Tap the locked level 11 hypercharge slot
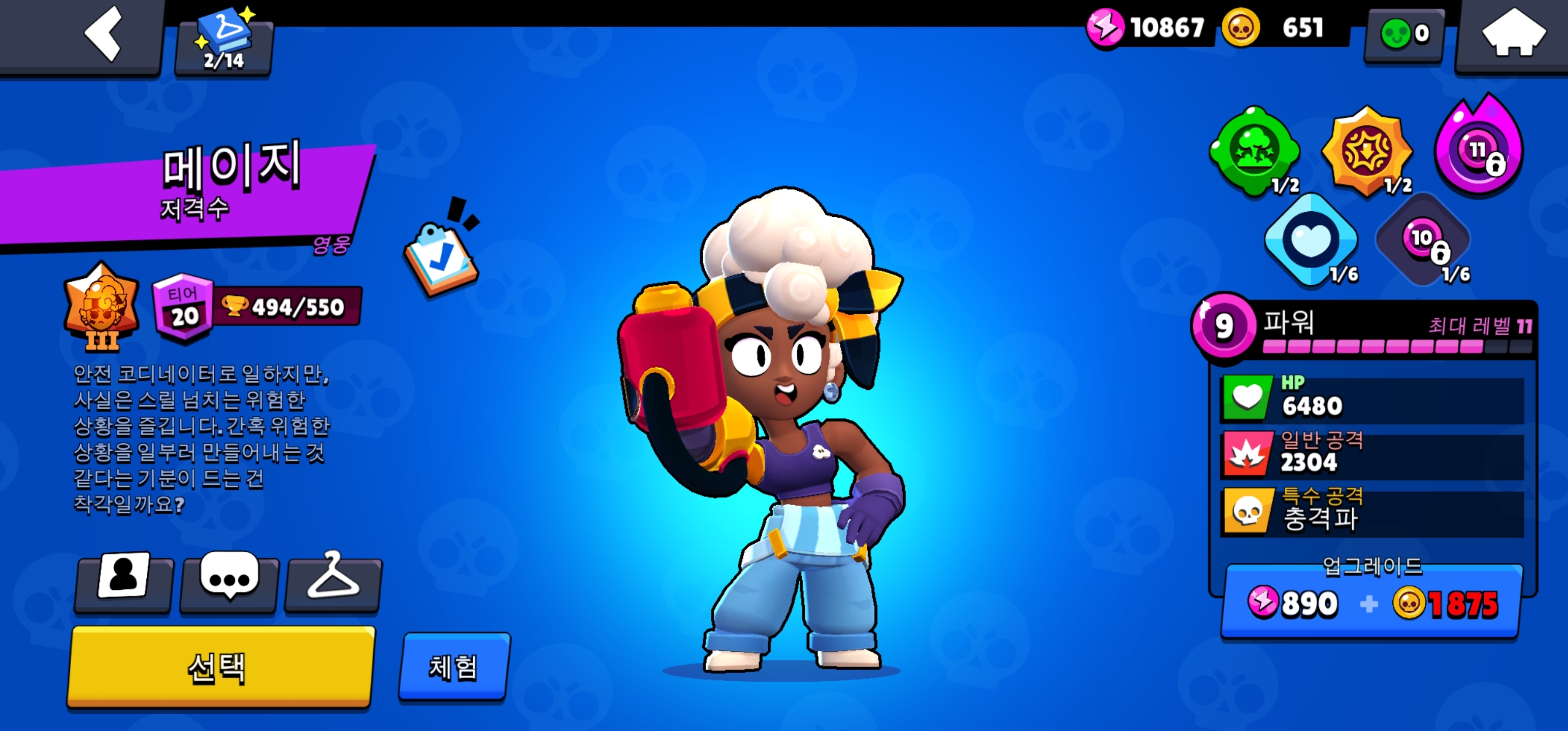This screenshot has height=731, width=1568. click(1479, 148)
